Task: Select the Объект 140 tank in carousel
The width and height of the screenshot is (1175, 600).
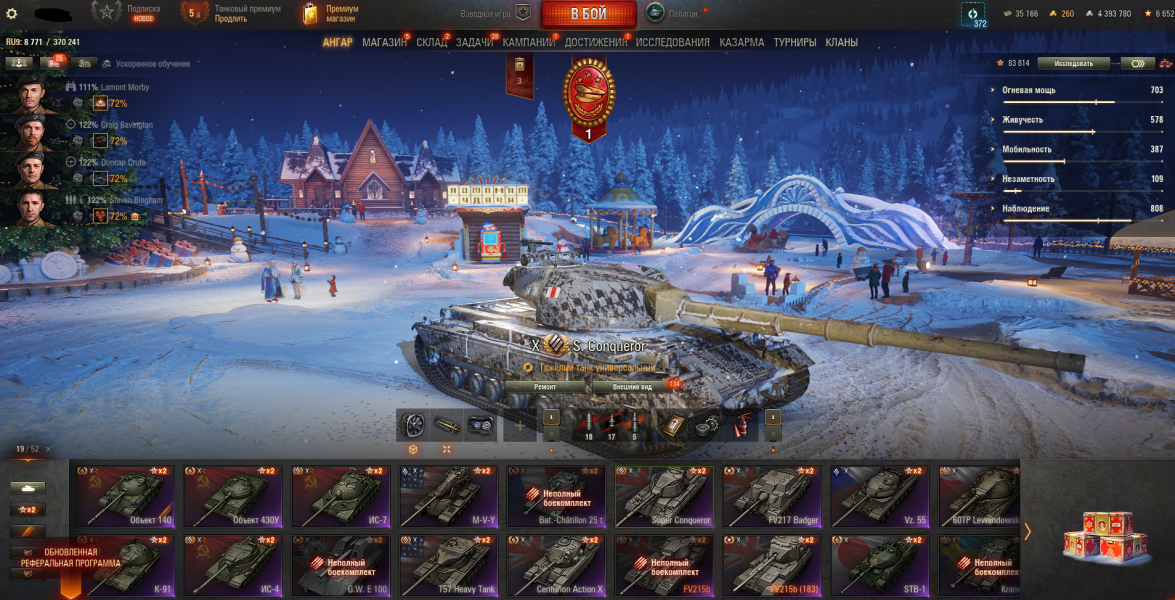Action: point(125,496)
